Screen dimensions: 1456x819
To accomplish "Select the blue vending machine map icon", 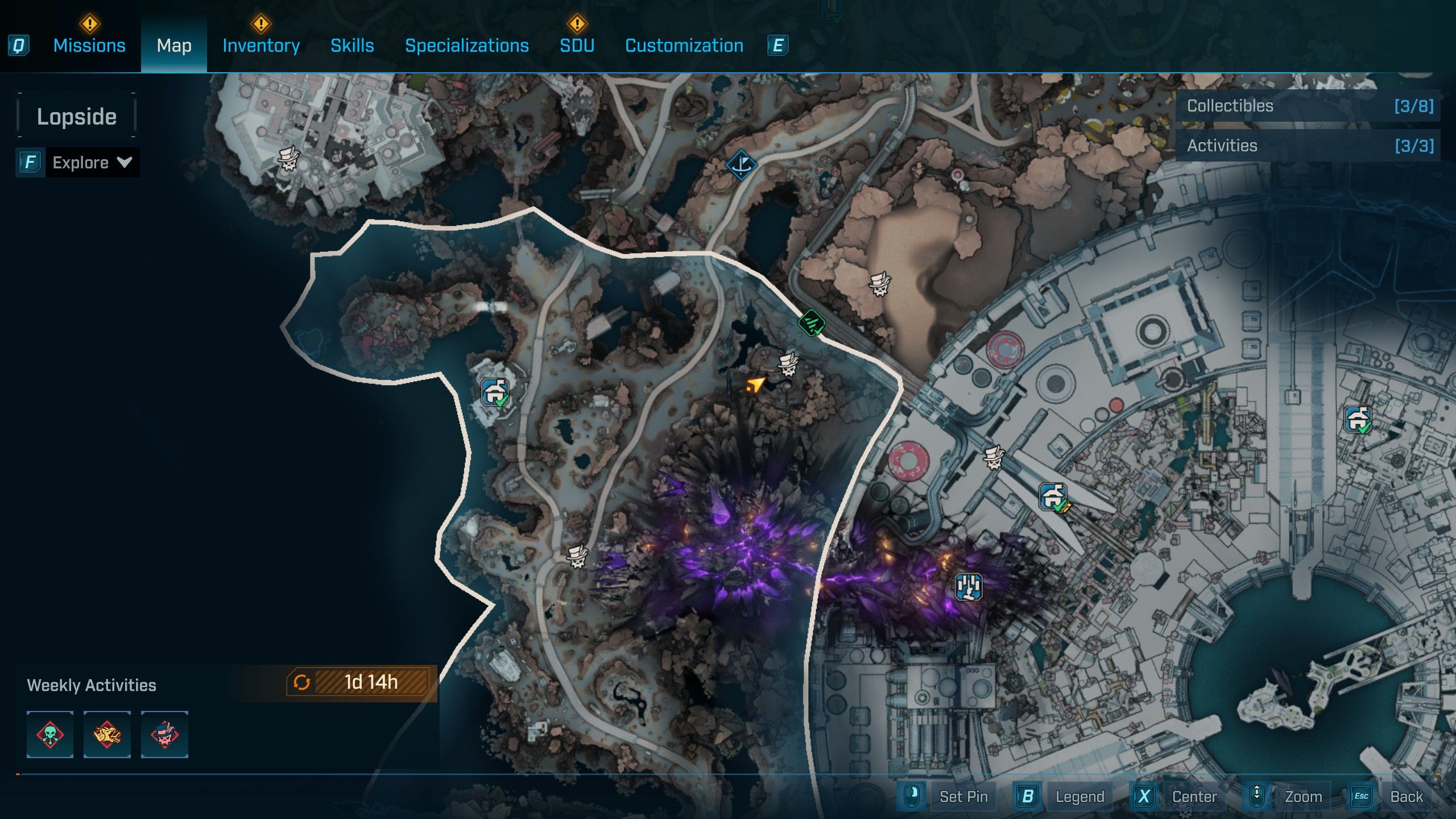I will point(968,586).
